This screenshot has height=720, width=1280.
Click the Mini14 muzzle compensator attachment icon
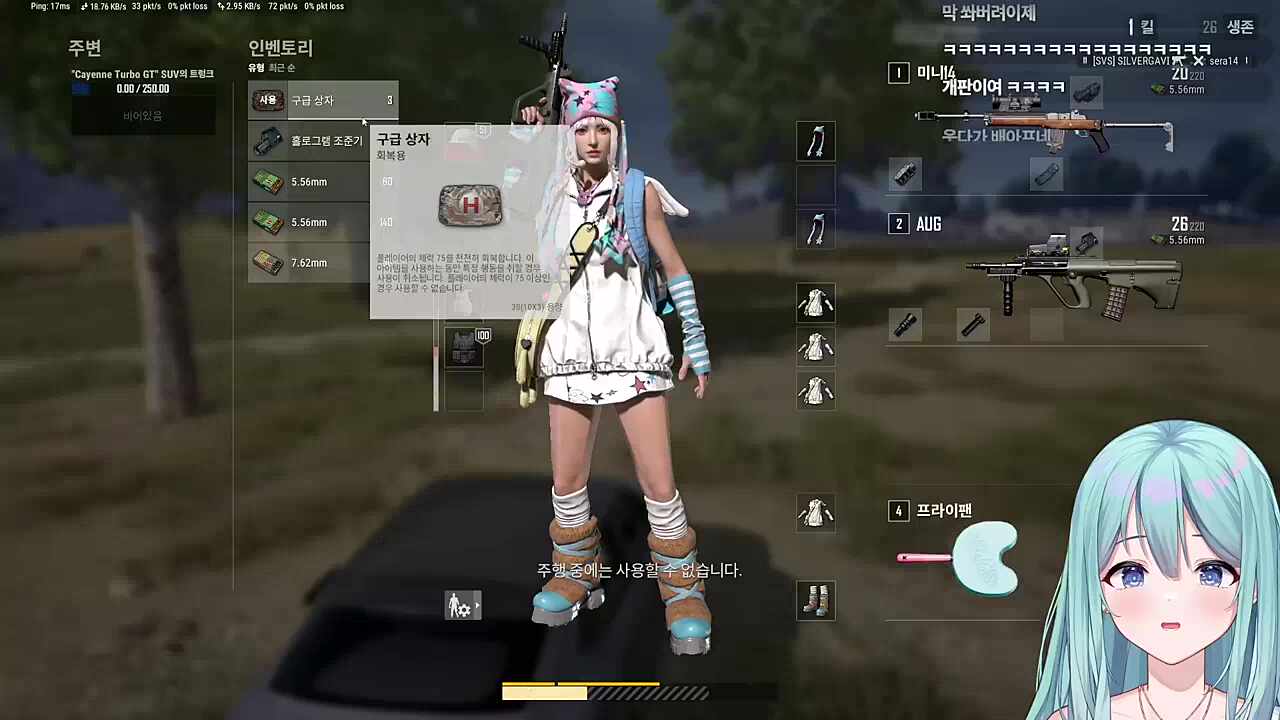point(905,175)
